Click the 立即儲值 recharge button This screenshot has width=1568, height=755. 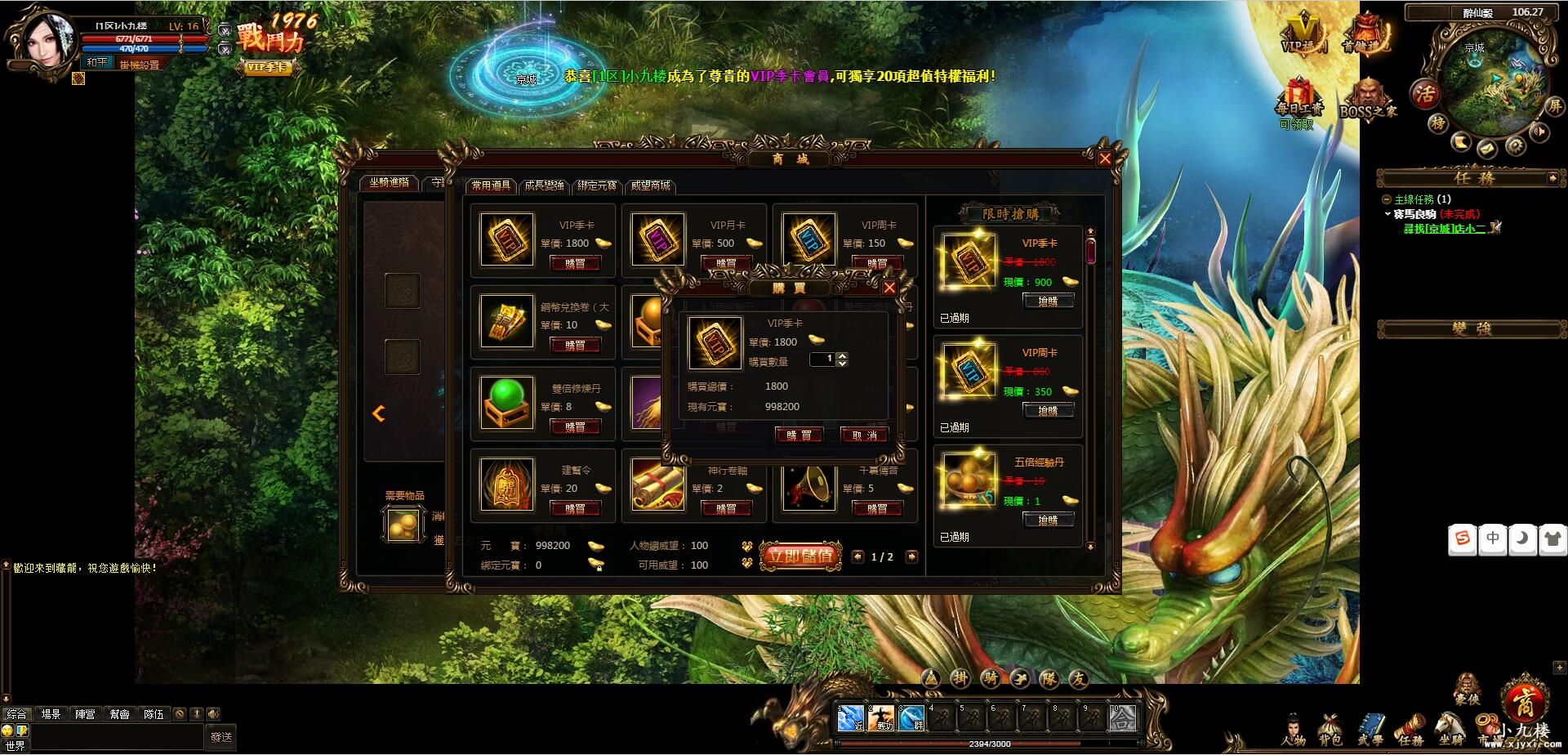(x=801, y=555)
